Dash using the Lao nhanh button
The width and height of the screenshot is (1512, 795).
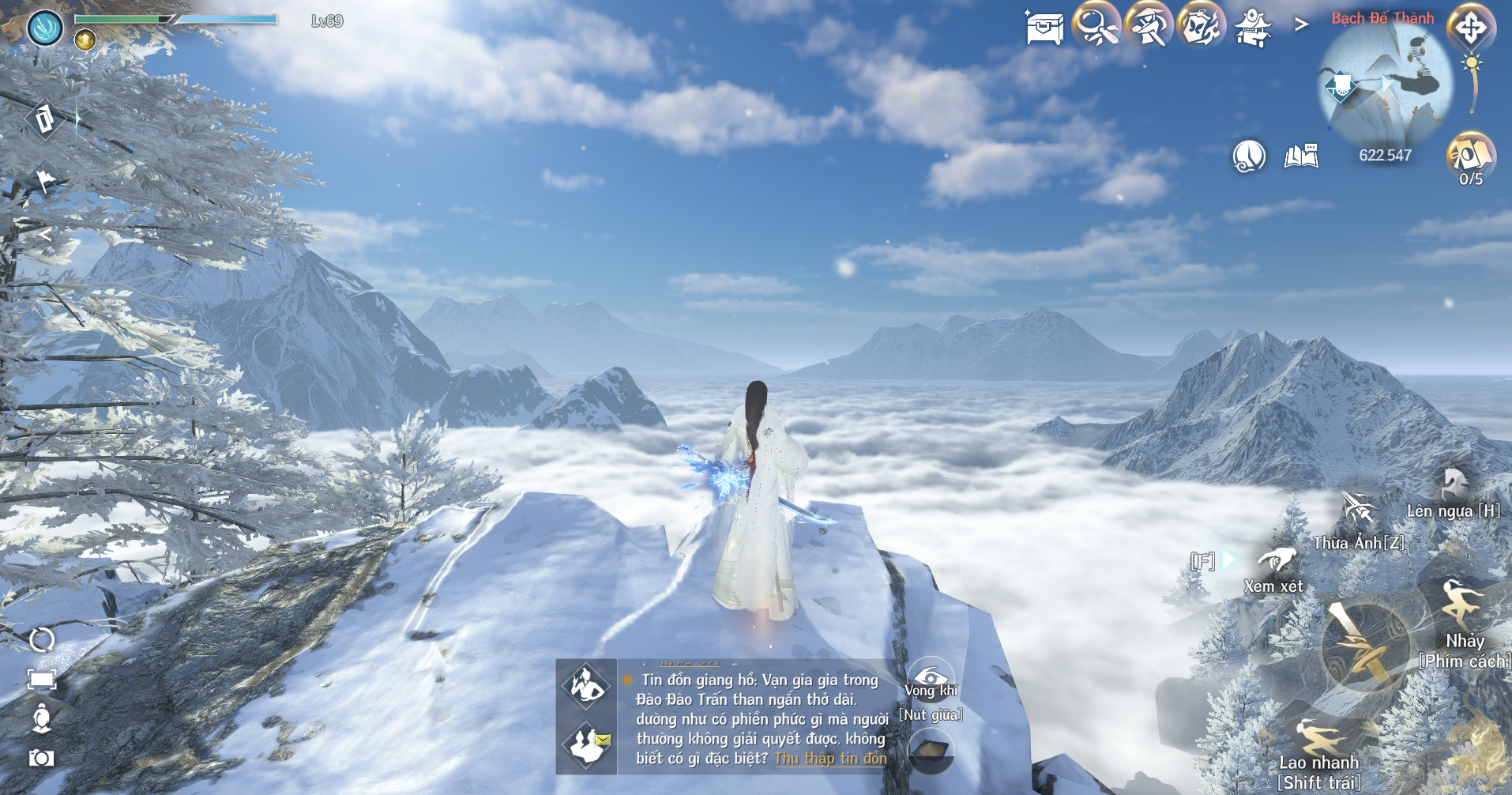point(1319,739)
